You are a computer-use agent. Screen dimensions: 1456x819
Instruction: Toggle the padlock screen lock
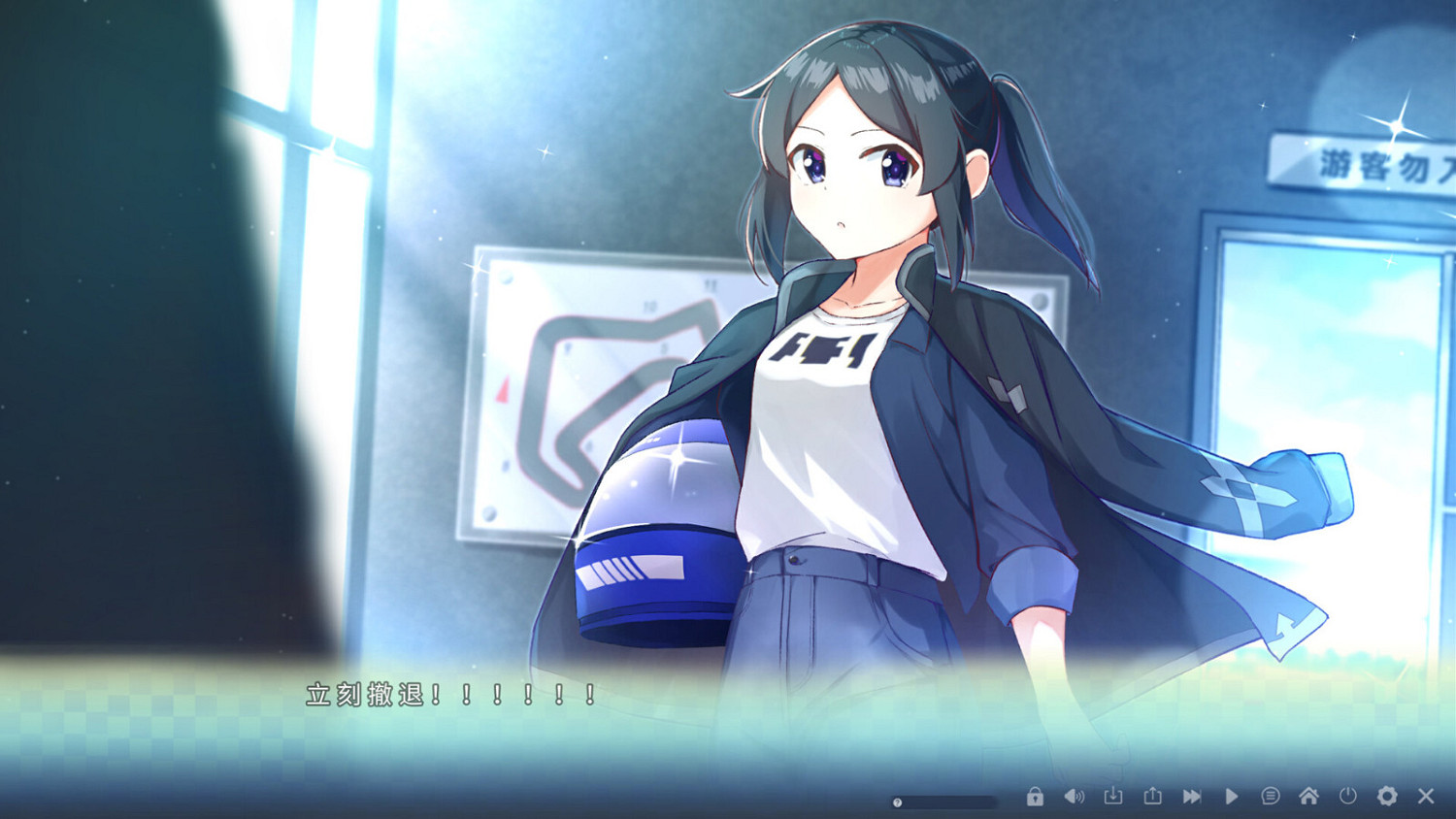click(x=1033, y=795)
